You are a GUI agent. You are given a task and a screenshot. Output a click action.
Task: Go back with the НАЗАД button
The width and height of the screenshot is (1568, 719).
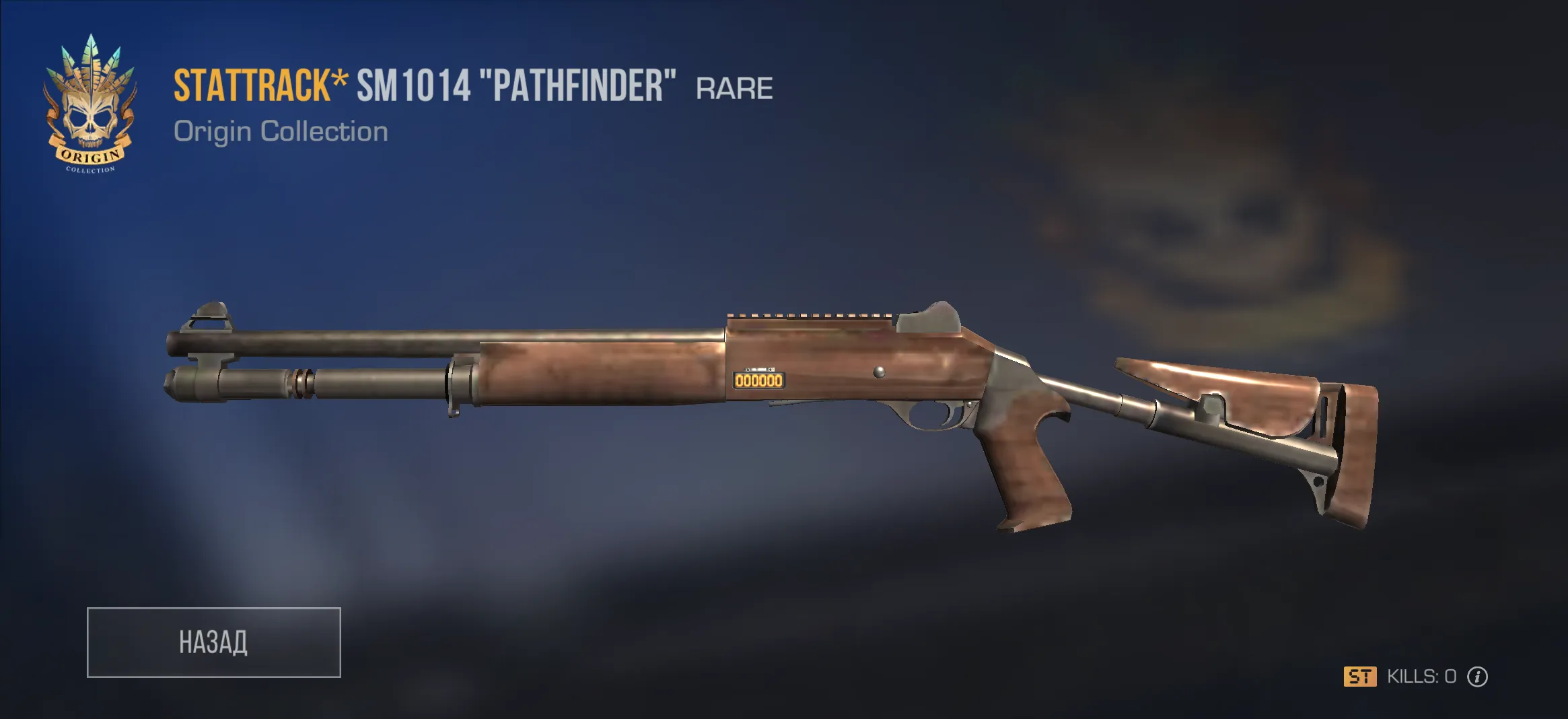click(213, 642)
